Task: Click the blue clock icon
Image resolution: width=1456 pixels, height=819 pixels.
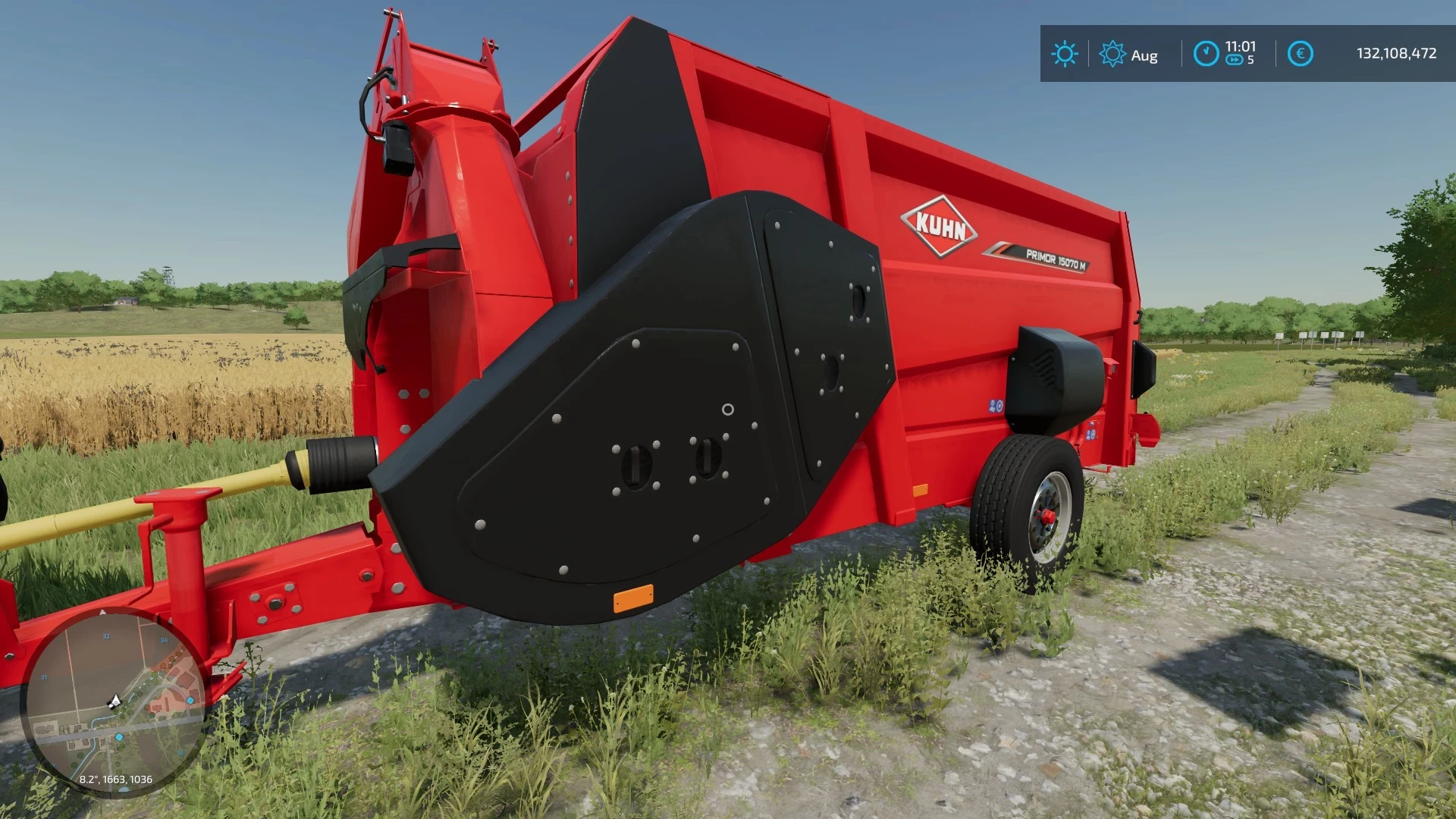Action: pos(1207,52)
